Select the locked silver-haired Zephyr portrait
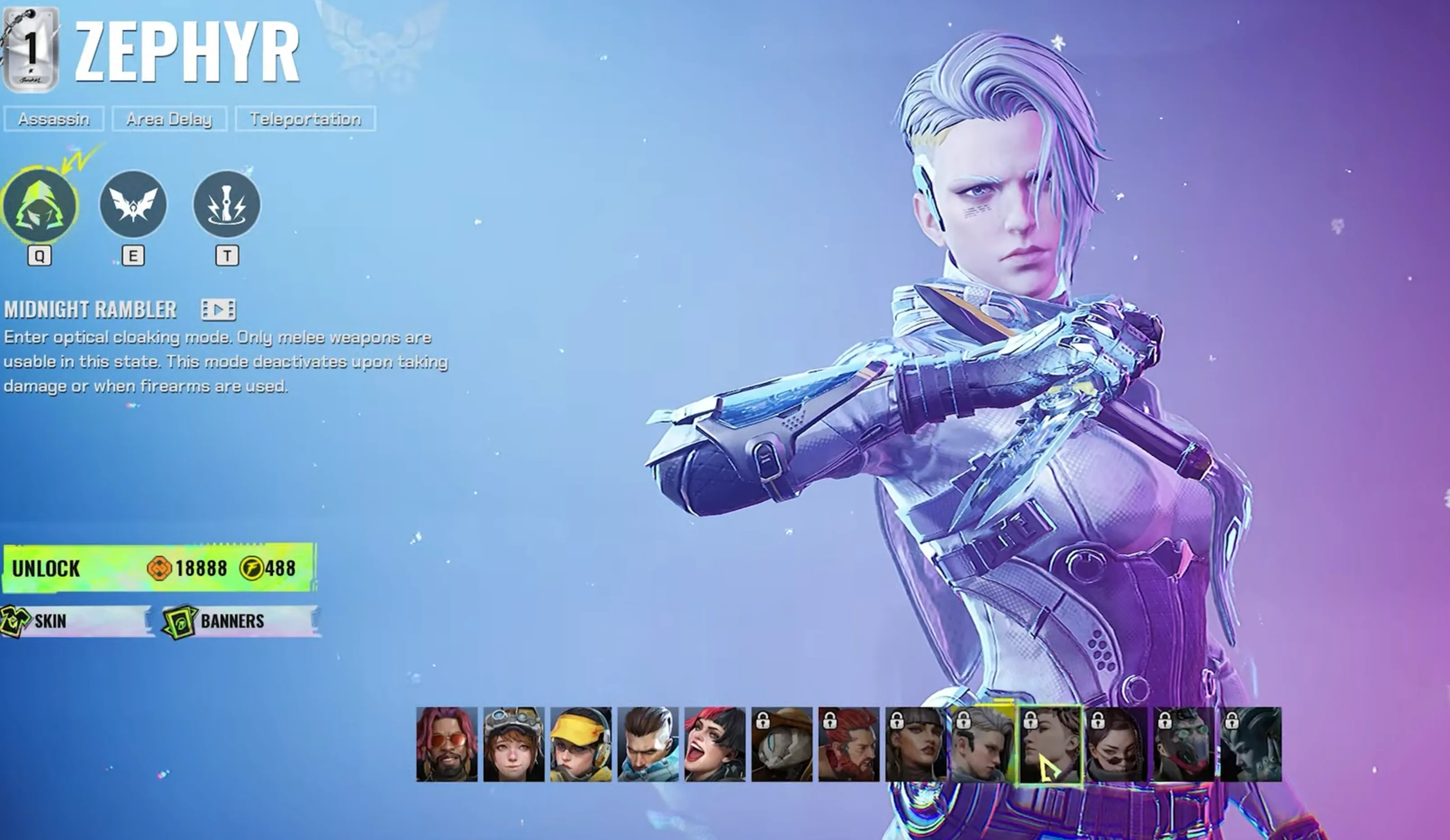 click(x=983, y=745)
